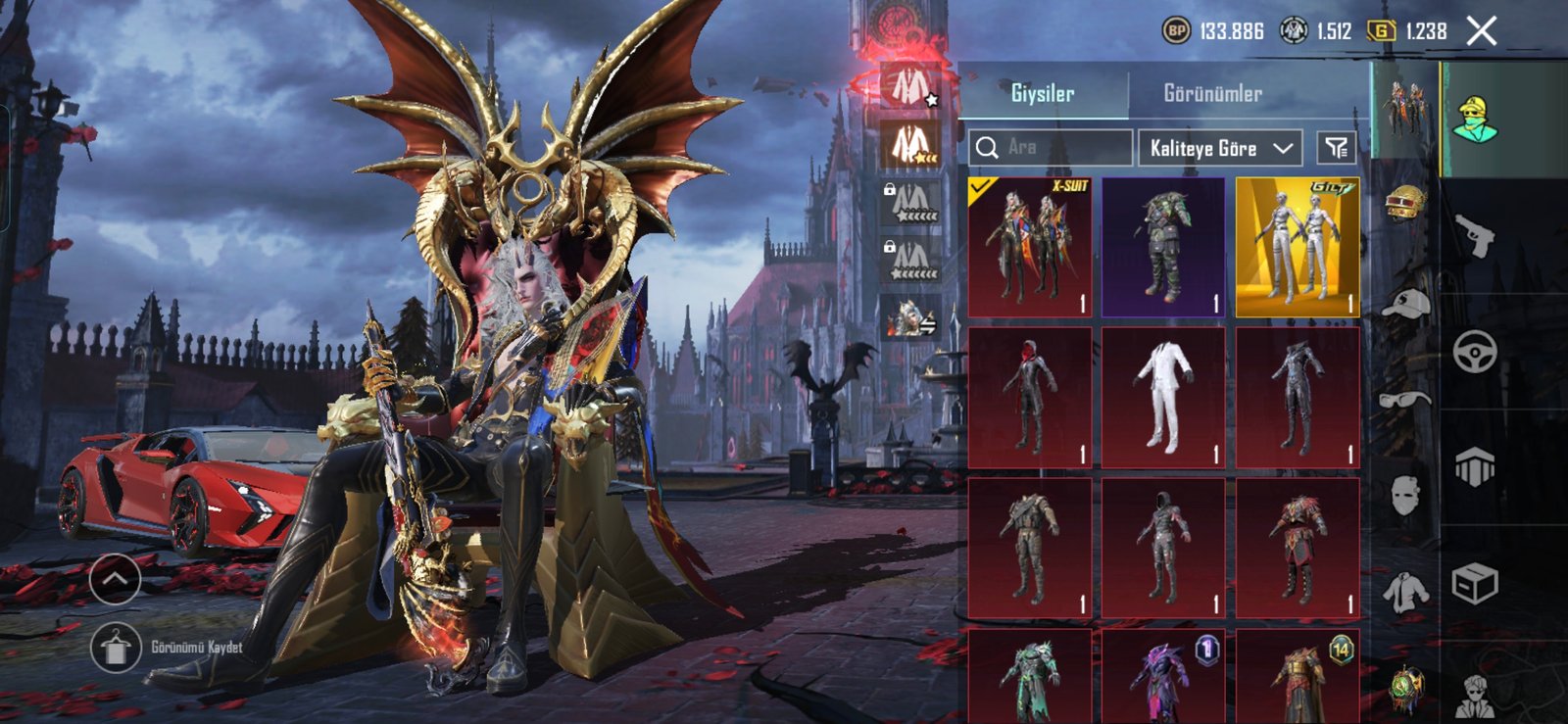The height and width of the screenshot is (724, 1568).
Task: Switch to the Görünümler tab
Action: [1212, 94]
